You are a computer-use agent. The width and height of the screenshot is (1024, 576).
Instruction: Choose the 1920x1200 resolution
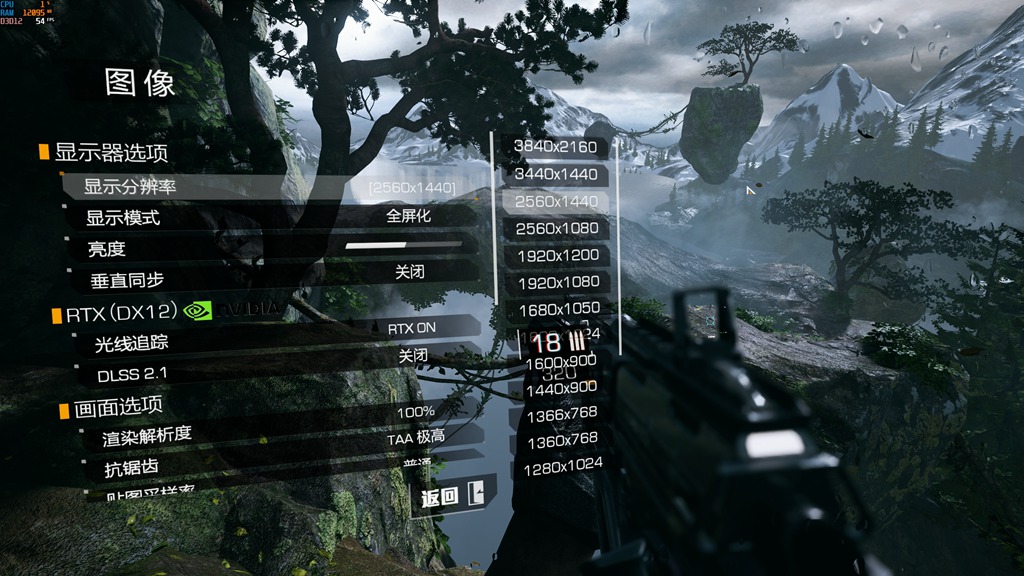tap(555, 255)
